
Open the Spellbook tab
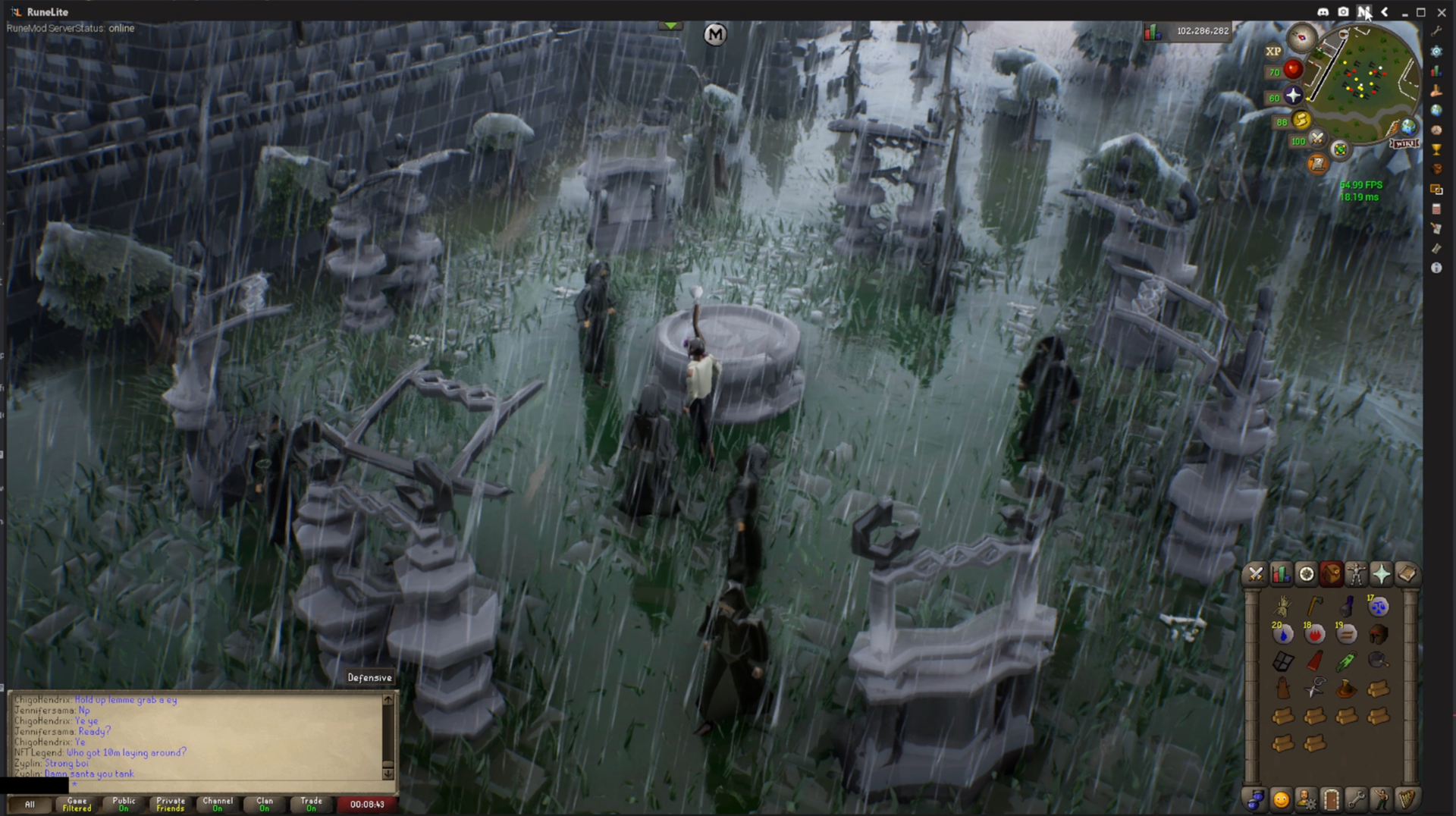pos(1406,574)
